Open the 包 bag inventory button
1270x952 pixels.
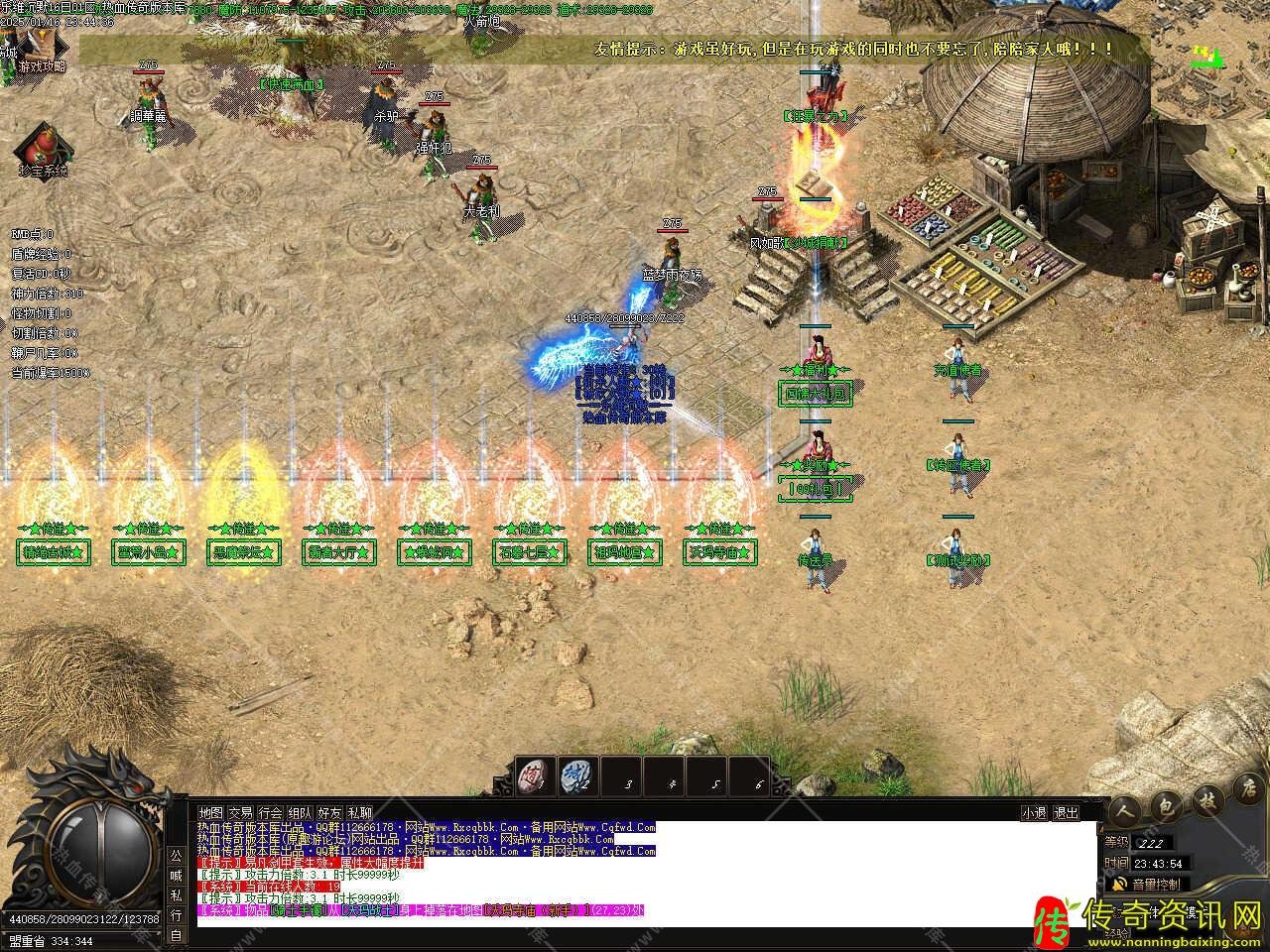pyautogui.click(x=1169, y=809)
